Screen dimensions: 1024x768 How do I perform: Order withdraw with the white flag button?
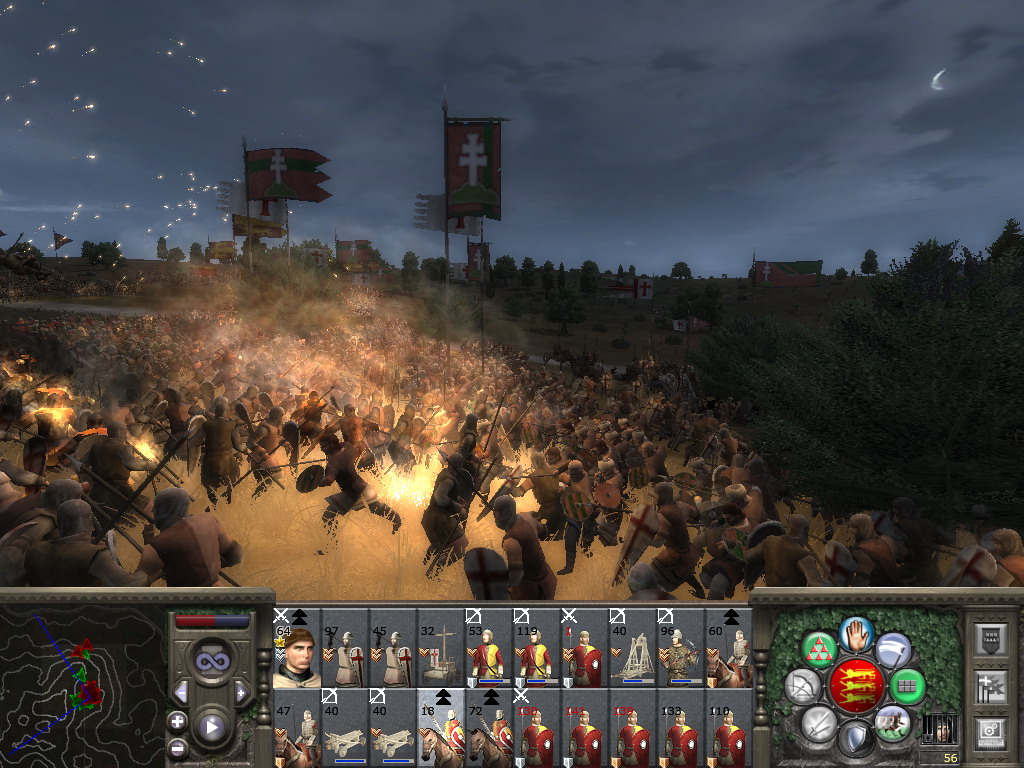[x=893, y=650]
